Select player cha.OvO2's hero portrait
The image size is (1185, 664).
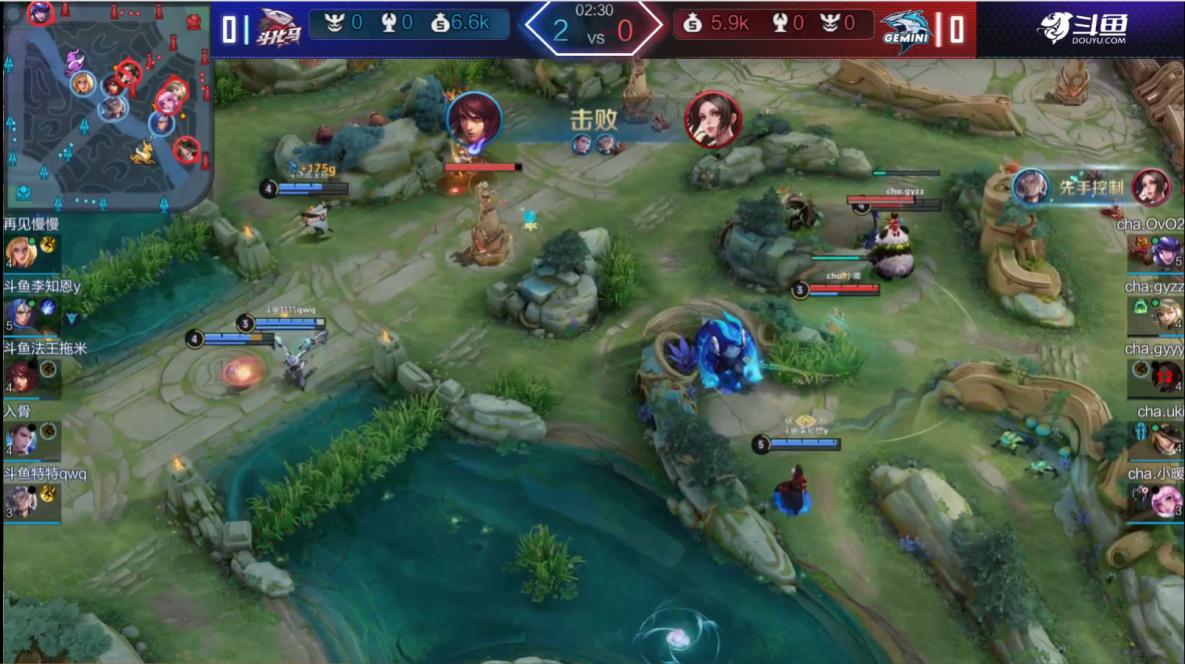1165,252
